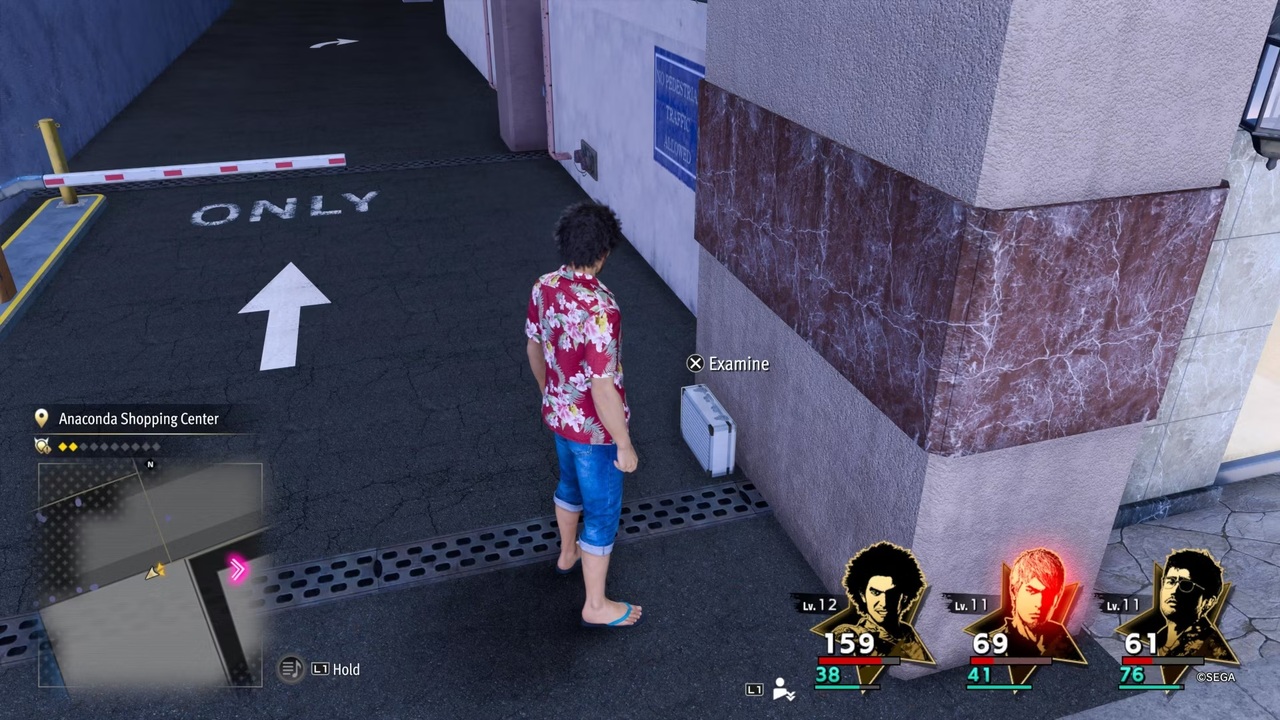Viewport: 1280px width, 720px height.
Task: Select the pink arrow marker on the minimap
Action: [x=238, y=570]
